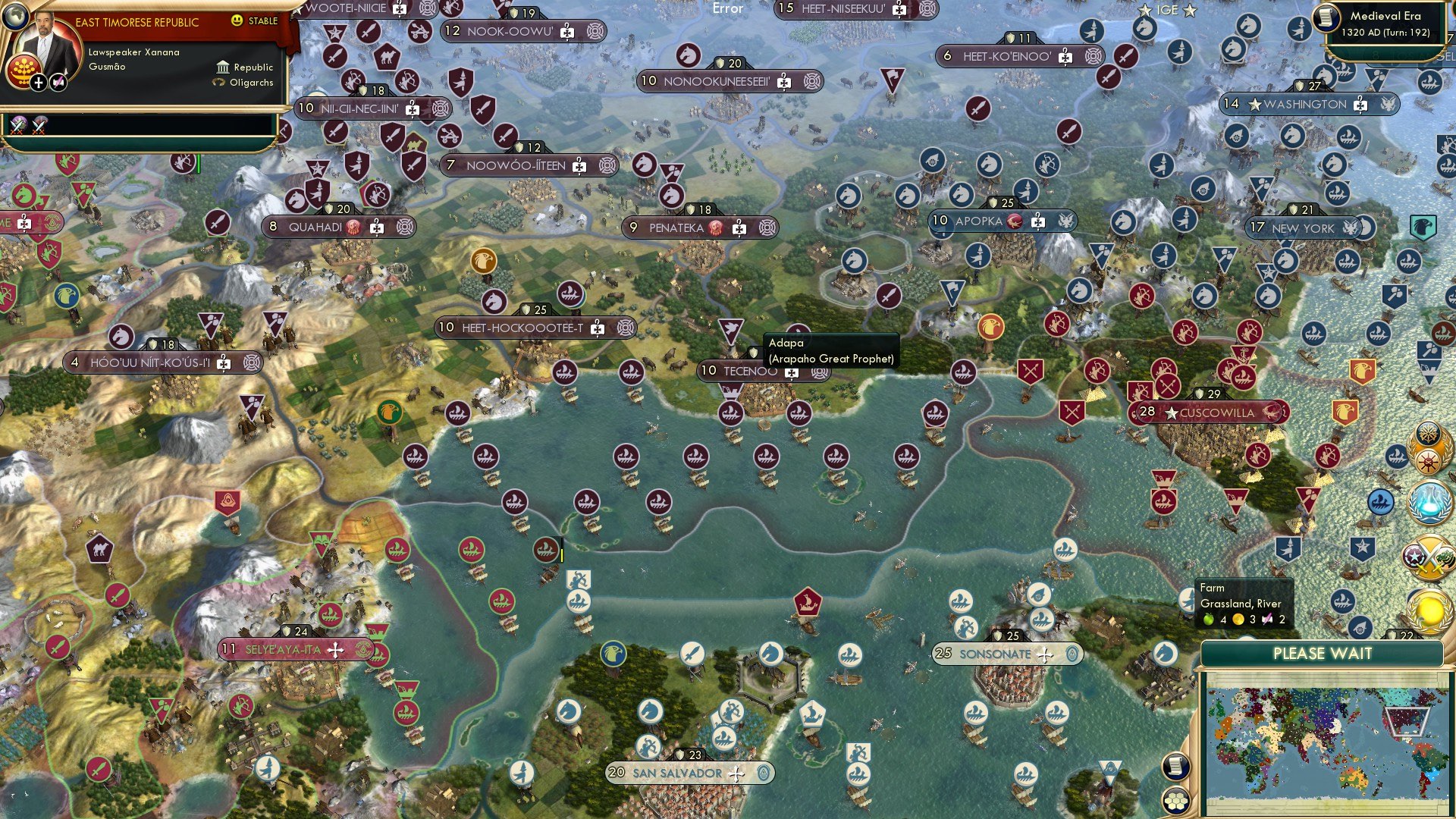This screenshot has width=1456, height=819.
Task: Click the Oligarchs laurel wreath icon
Action: point(218,83)
